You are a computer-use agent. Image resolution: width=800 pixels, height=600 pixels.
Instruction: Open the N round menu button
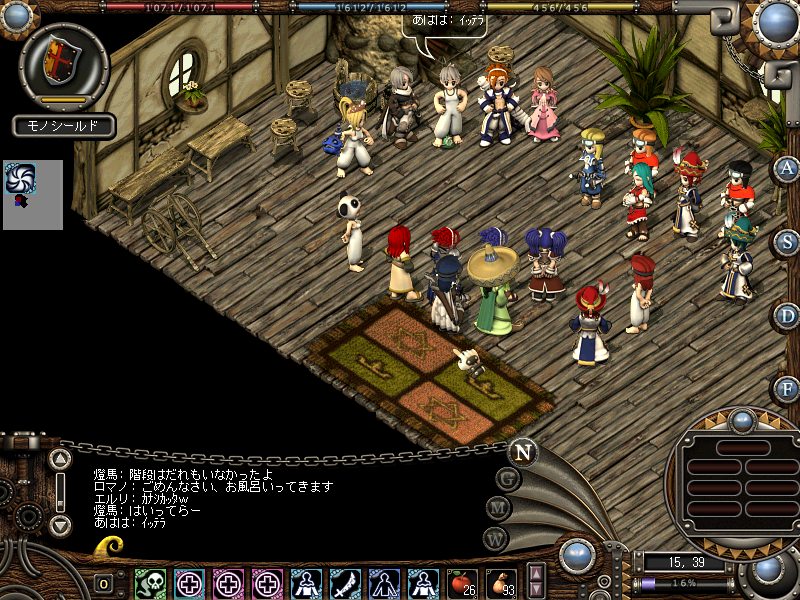(522, 452)
